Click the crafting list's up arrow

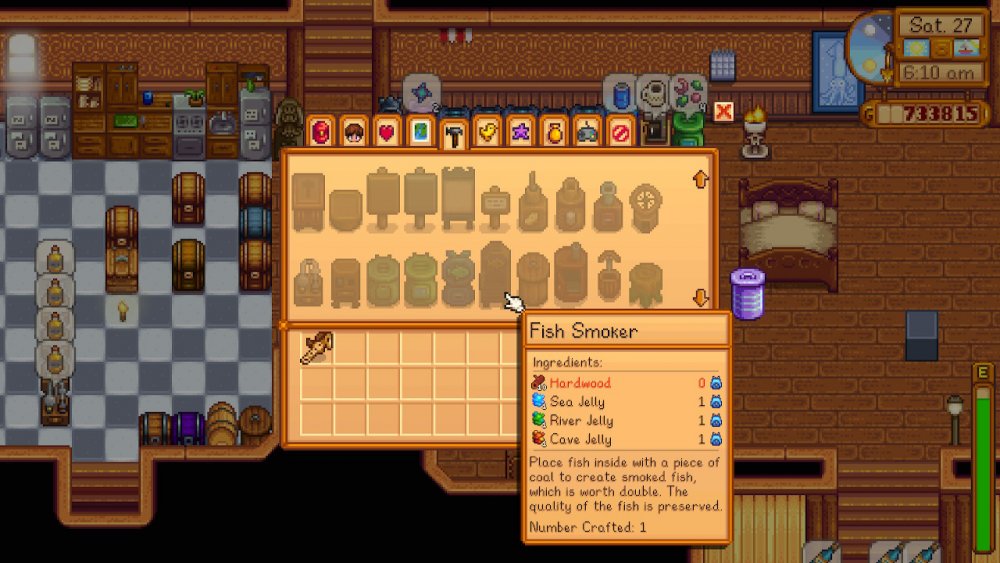(x=700, y=180)
